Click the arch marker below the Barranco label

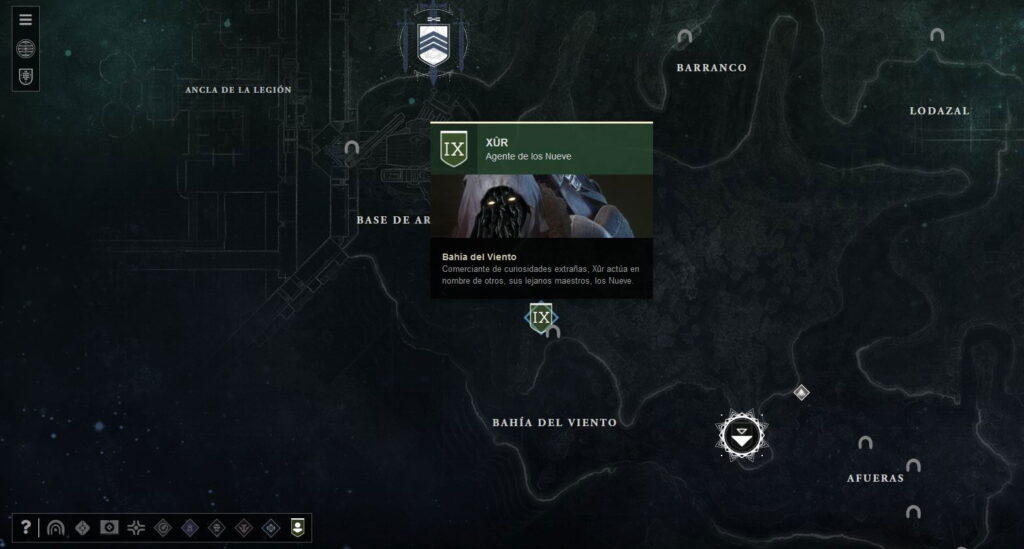click(x=684, y=37)
